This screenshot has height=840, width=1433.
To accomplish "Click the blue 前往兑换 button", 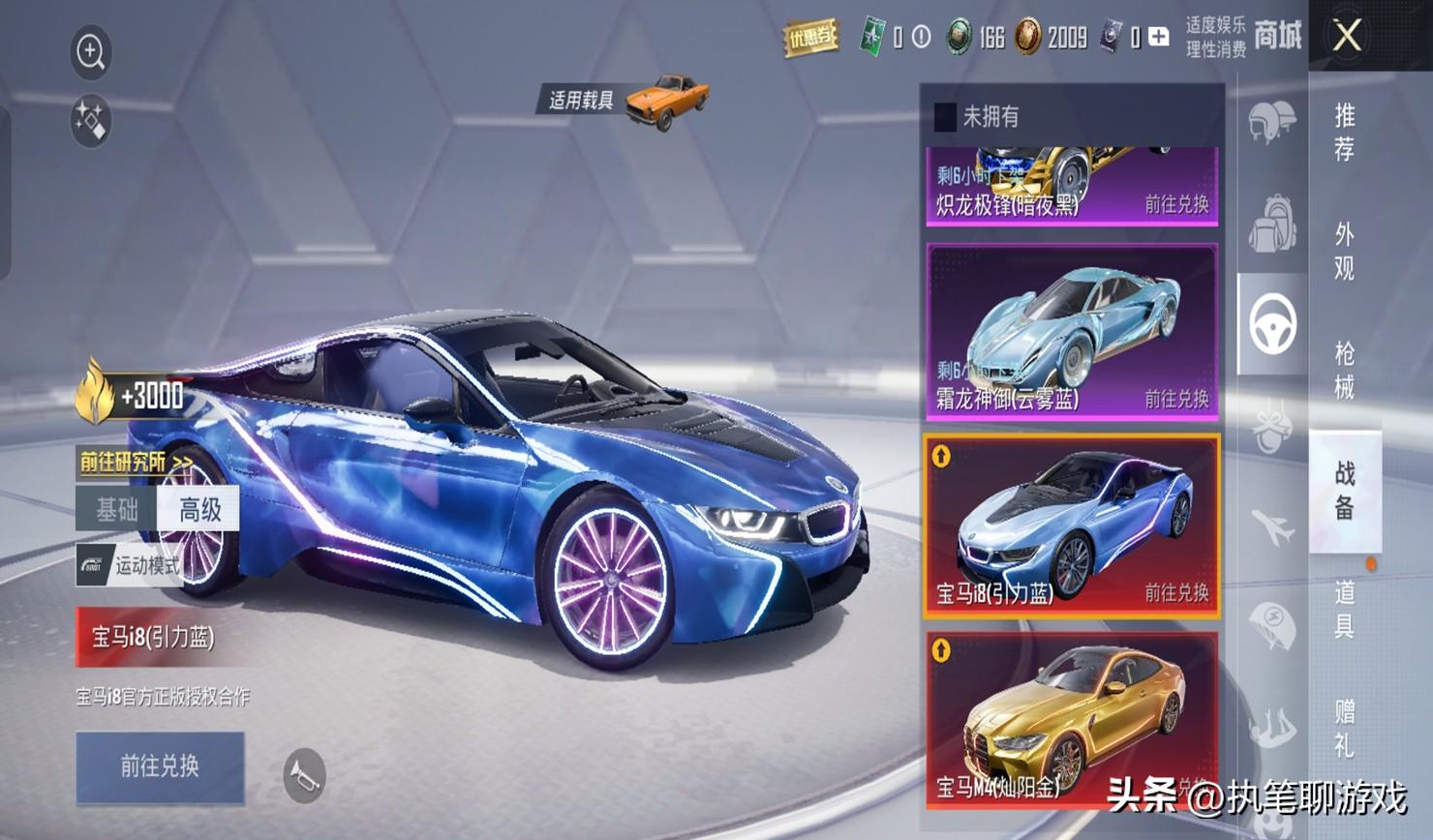I will point(160,766).
